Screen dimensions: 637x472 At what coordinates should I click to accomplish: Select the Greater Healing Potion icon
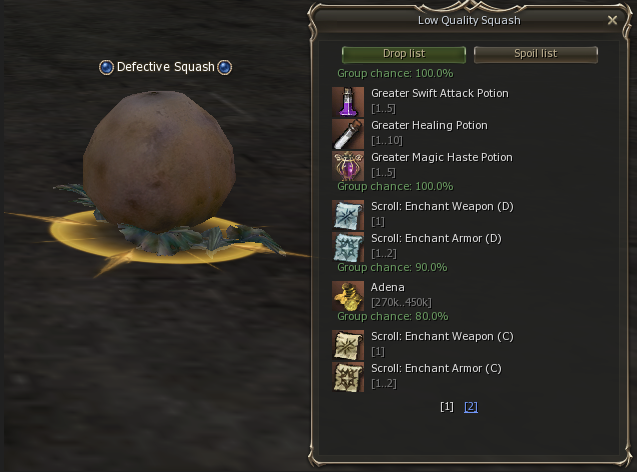point(348,133)
